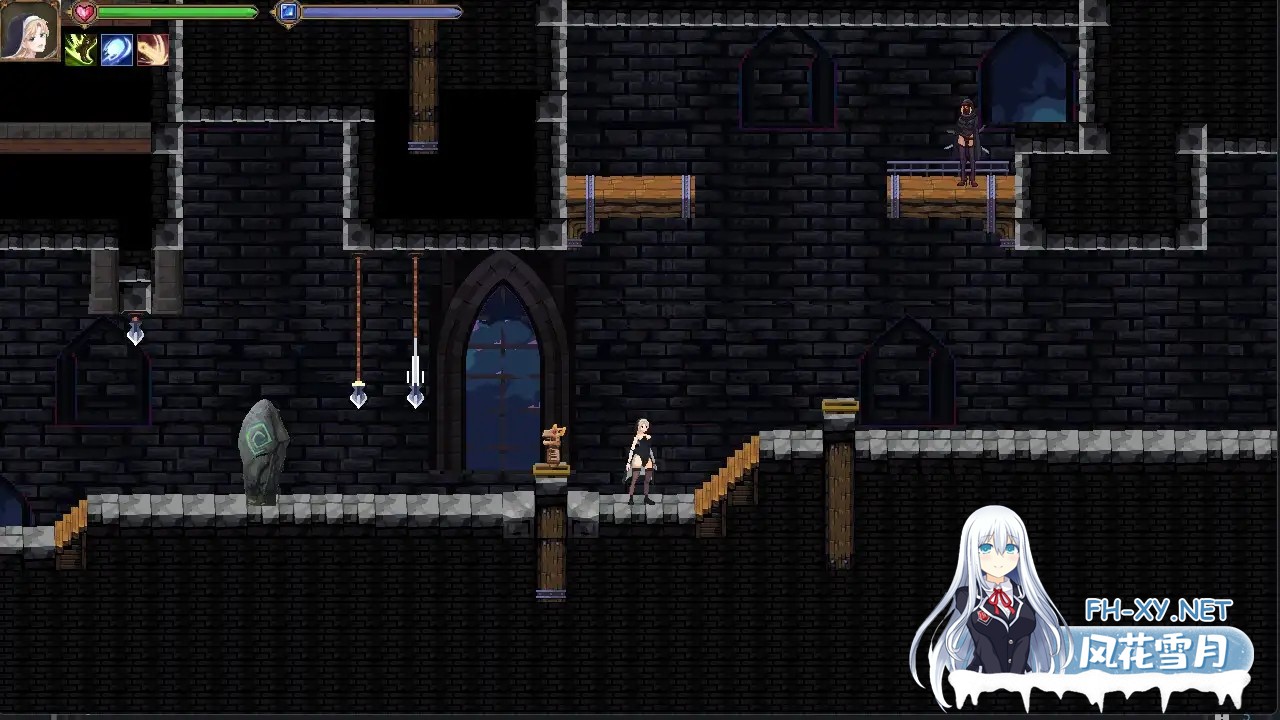Select the green claw skill icon
The height and width of the screenshot is (720, 1280).
(x=81, y=49)
